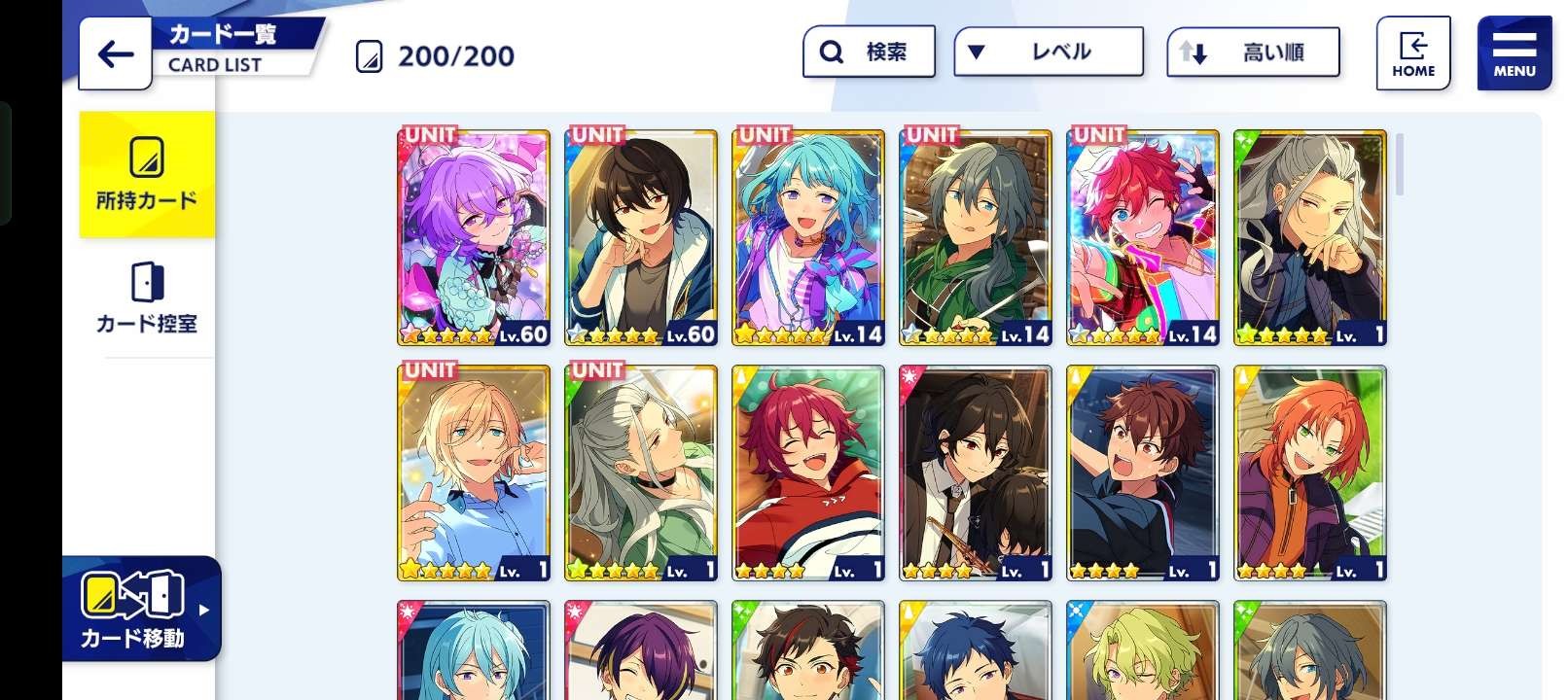Return to HOME screen

[x=1412, y=53]
